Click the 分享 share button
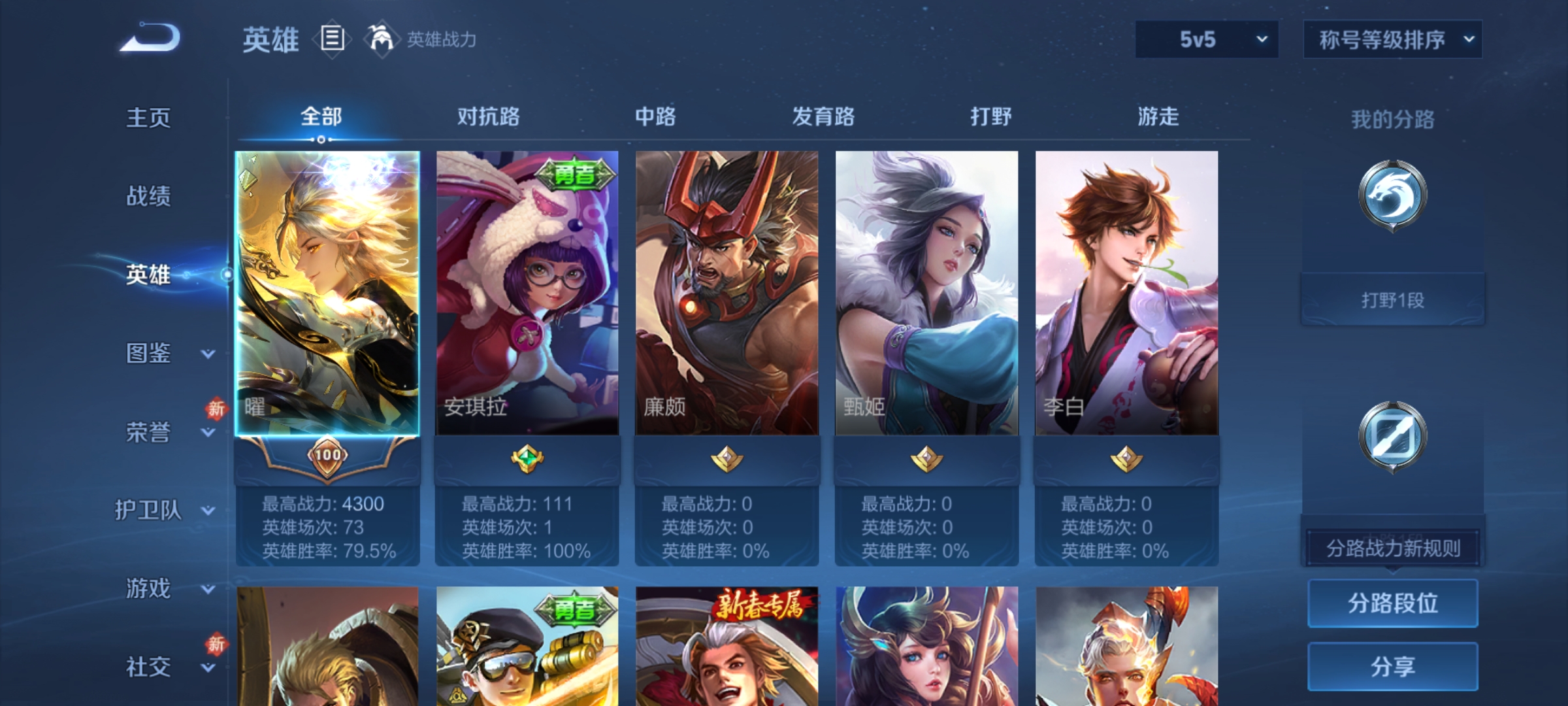 click(1392, 666)
